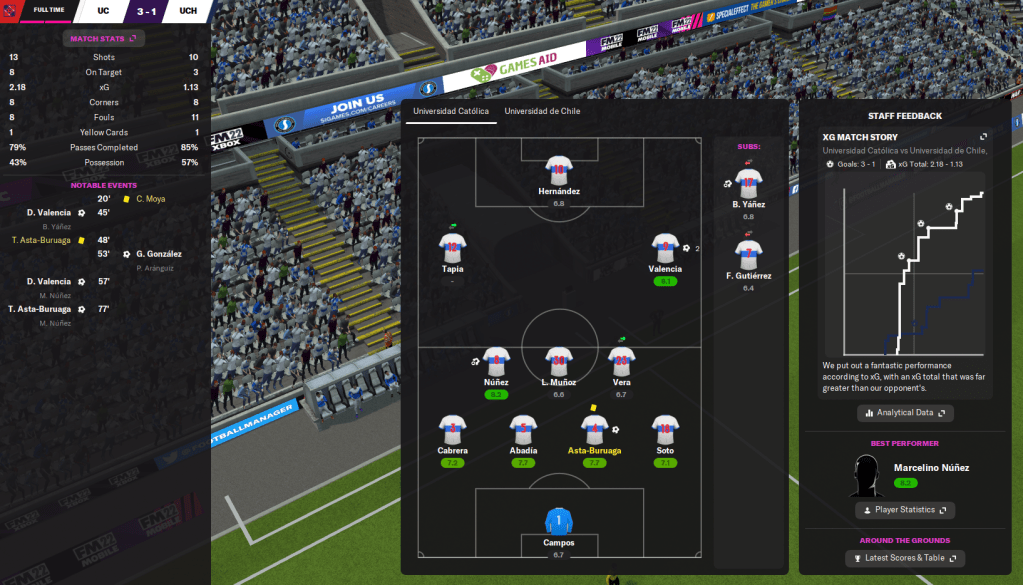
Task: Switch to the Universidad de Chile tab
Action: click(542, 111)
